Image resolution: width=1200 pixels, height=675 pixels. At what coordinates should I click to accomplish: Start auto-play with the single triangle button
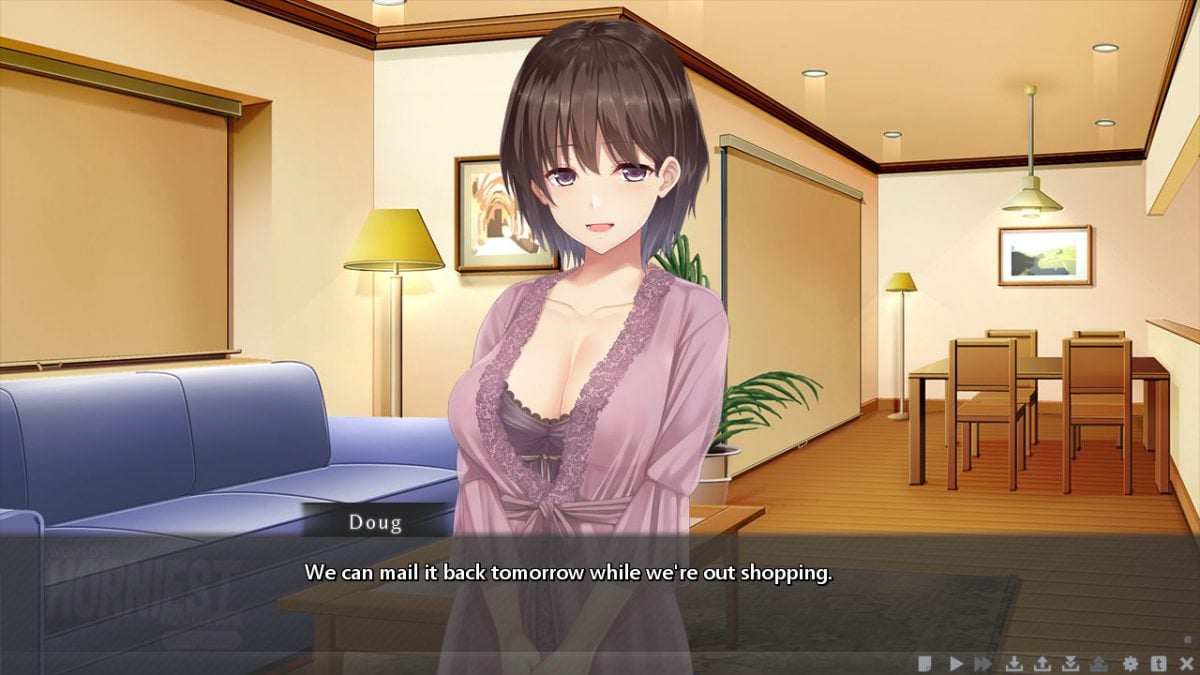point(956,662)
